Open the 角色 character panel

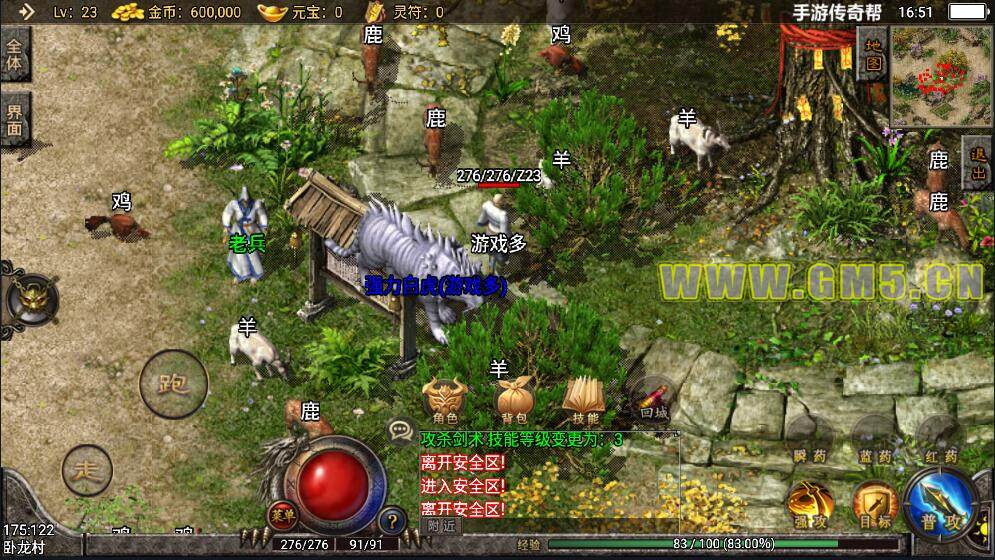click(x=444, y=399)
